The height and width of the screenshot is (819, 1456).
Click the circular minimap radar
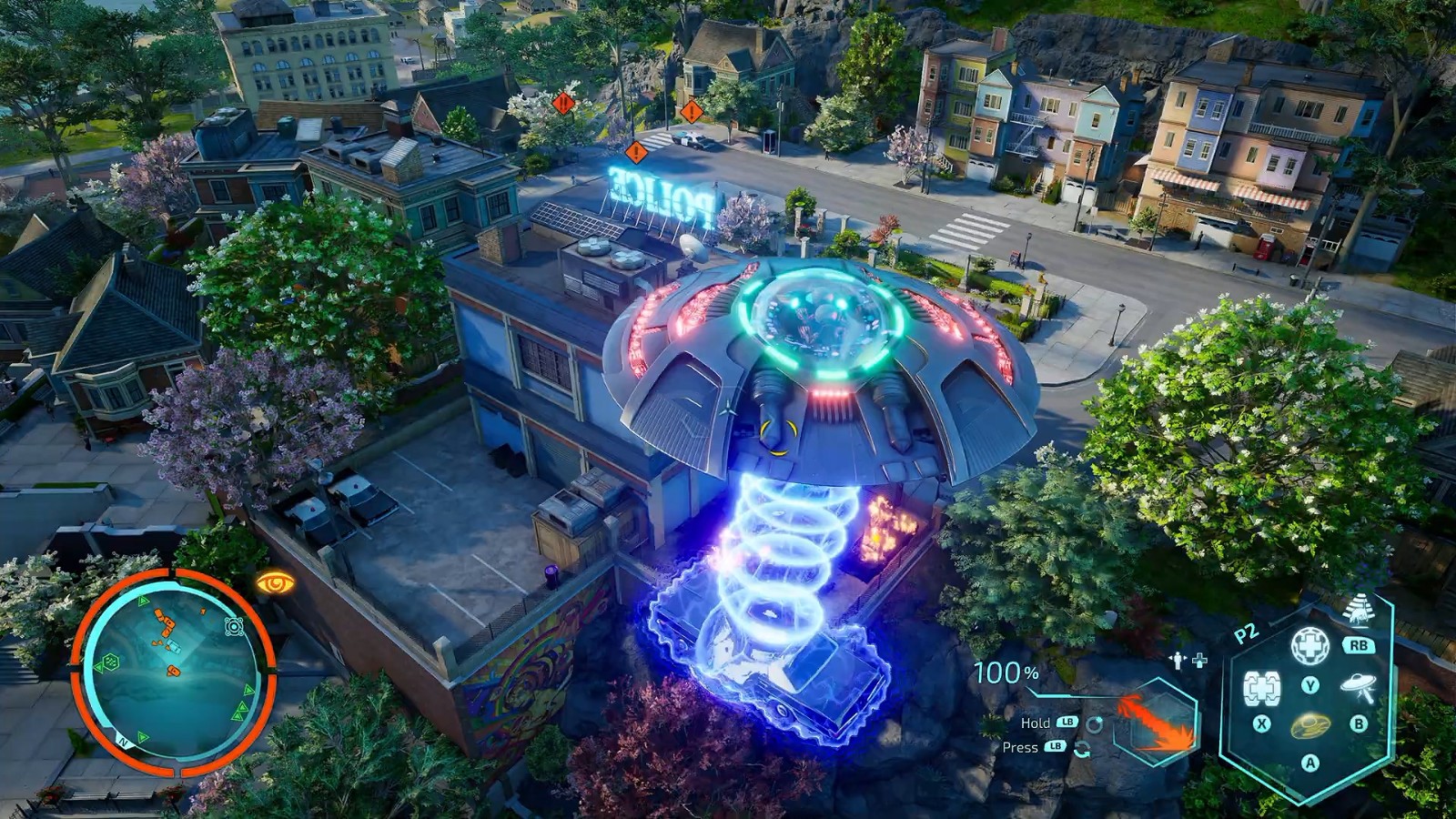(173, 672)
